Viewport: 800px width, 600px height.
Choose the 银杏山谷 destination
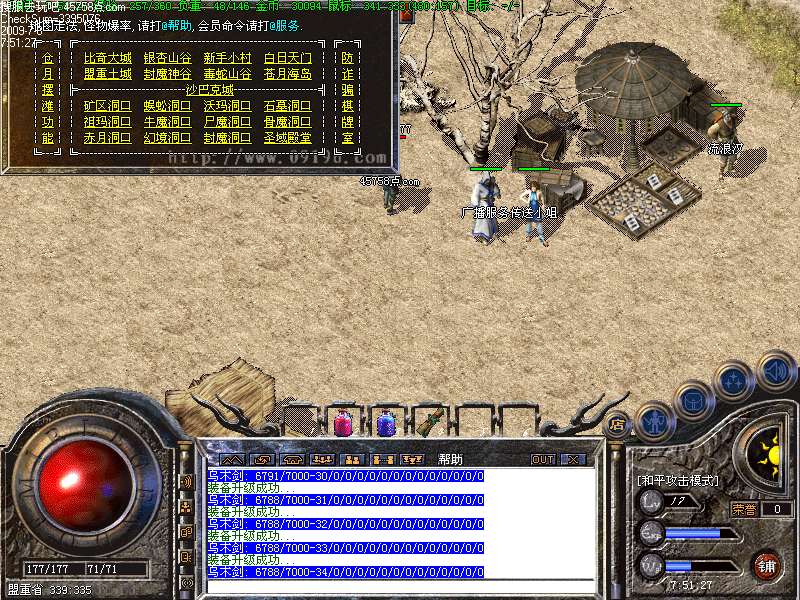167,58
